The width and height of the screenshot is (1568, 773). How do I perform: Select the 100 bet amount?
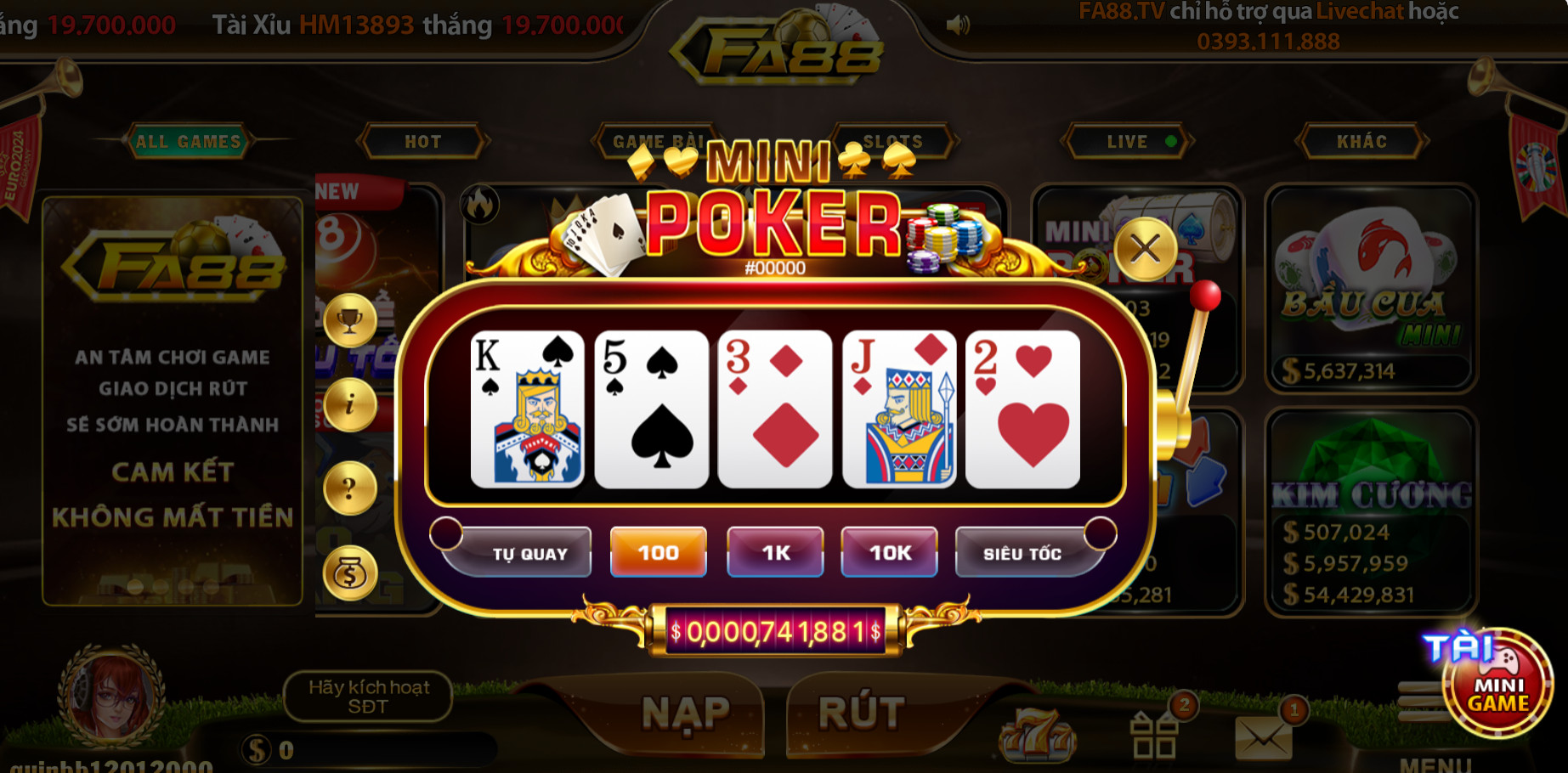pyautogui.click(x=657, y=551)
